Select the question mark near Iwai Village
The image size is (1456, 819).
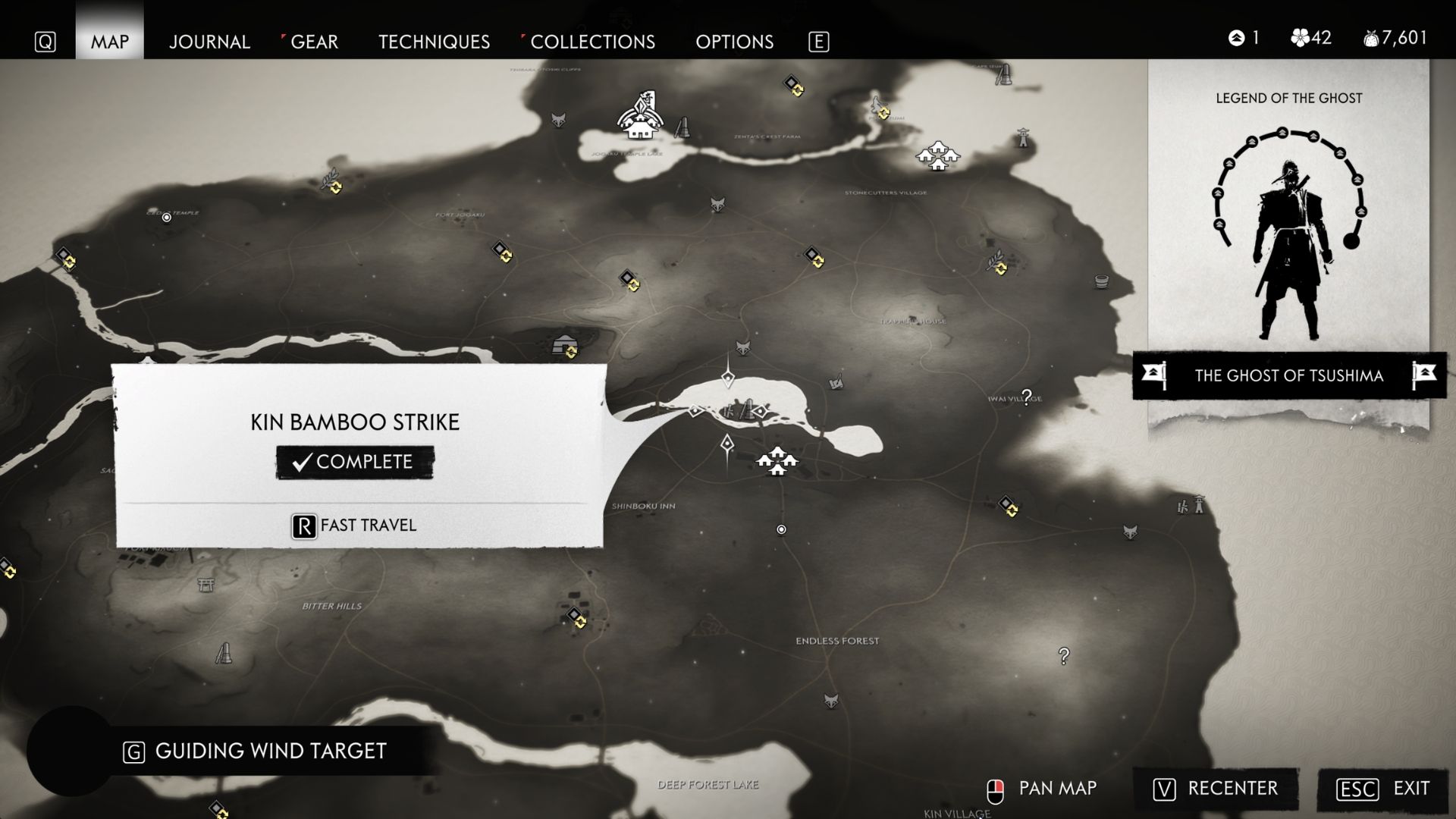click(x=1027, y=397)
